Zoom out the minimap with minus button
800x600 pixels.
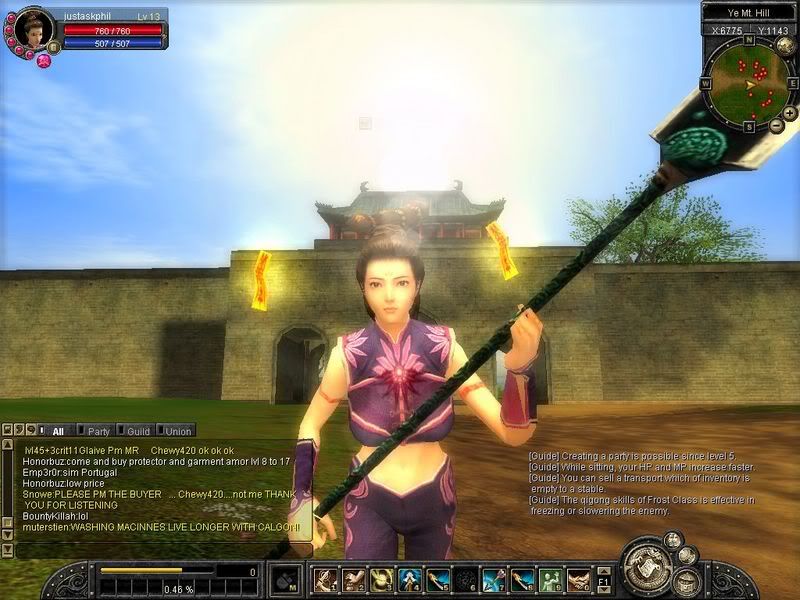coord(778,125)
